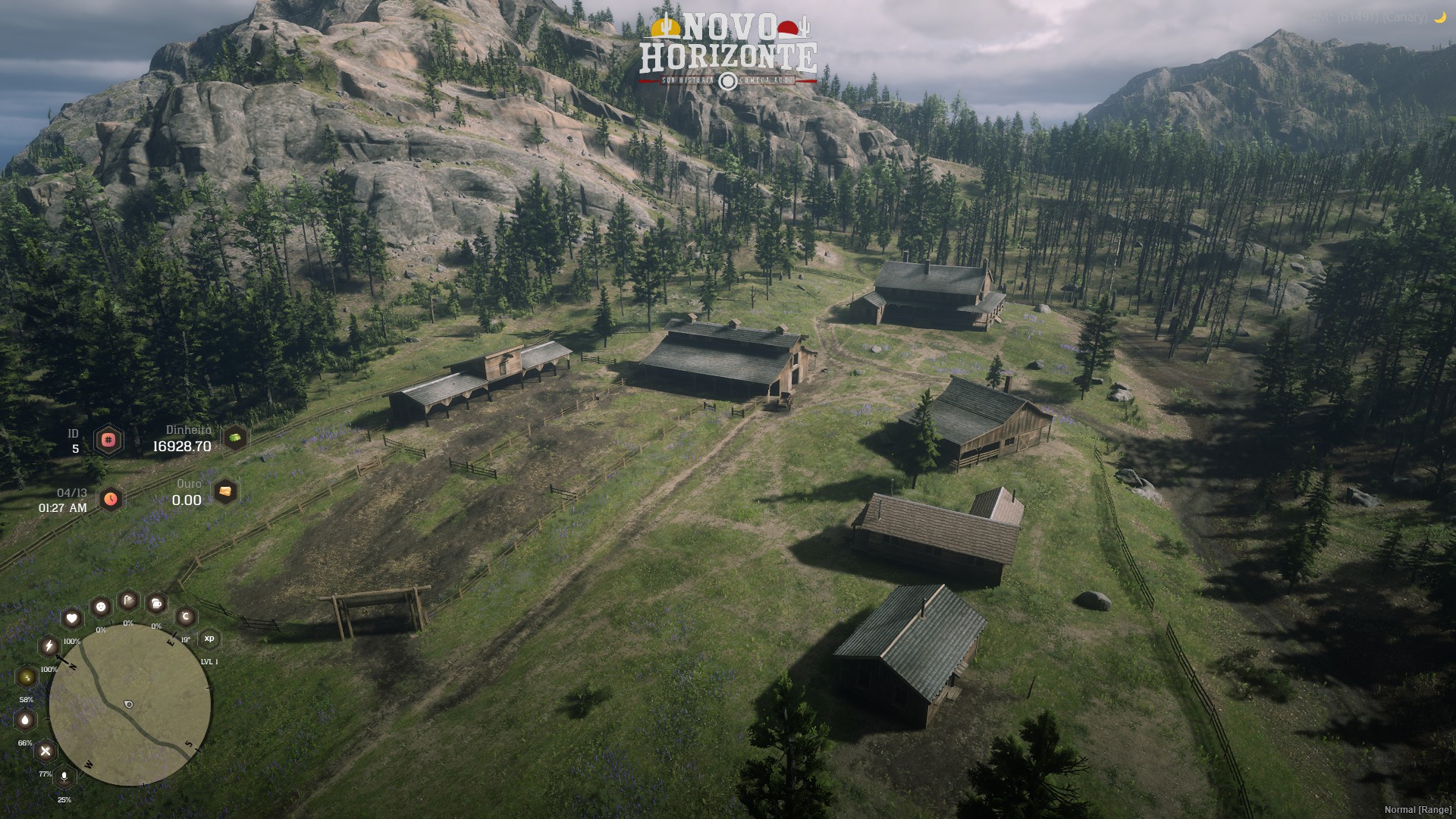Click the beer mug icon

(x=156, y=604)
